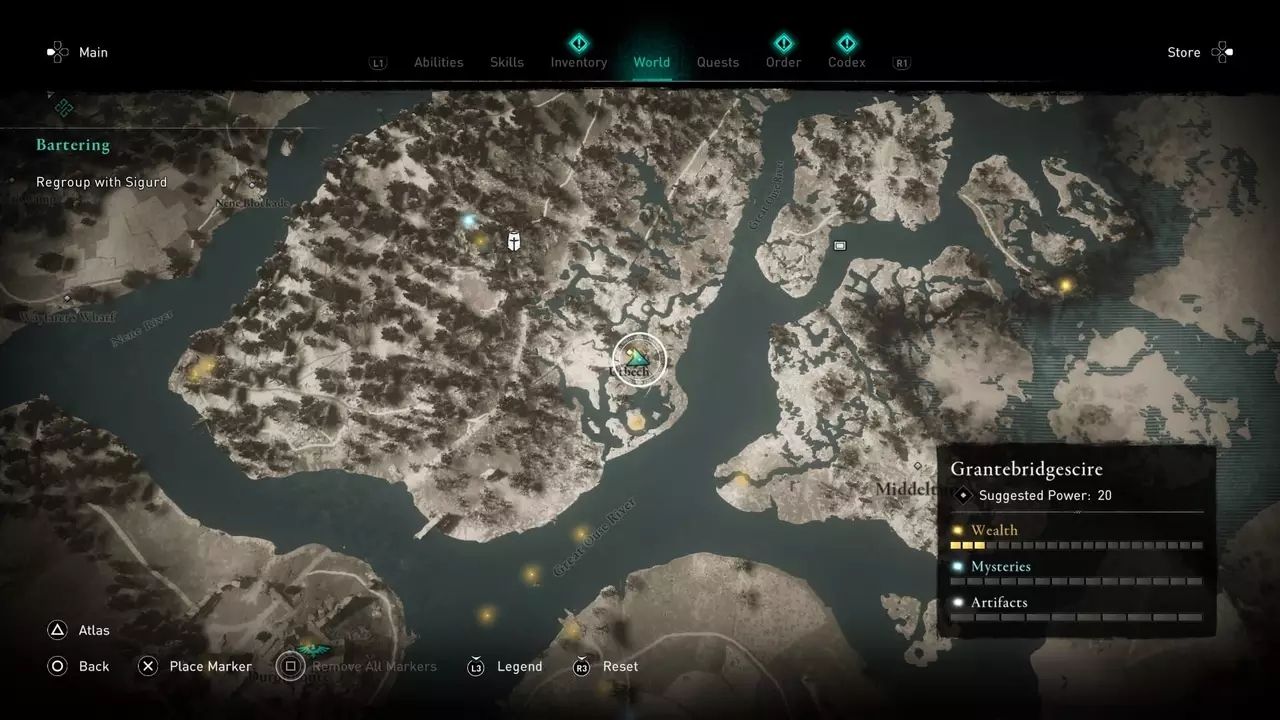The image size is (1280, 720).
Task: Open the Atlas view
Action: pyautogui.click(x=79, y=630)
